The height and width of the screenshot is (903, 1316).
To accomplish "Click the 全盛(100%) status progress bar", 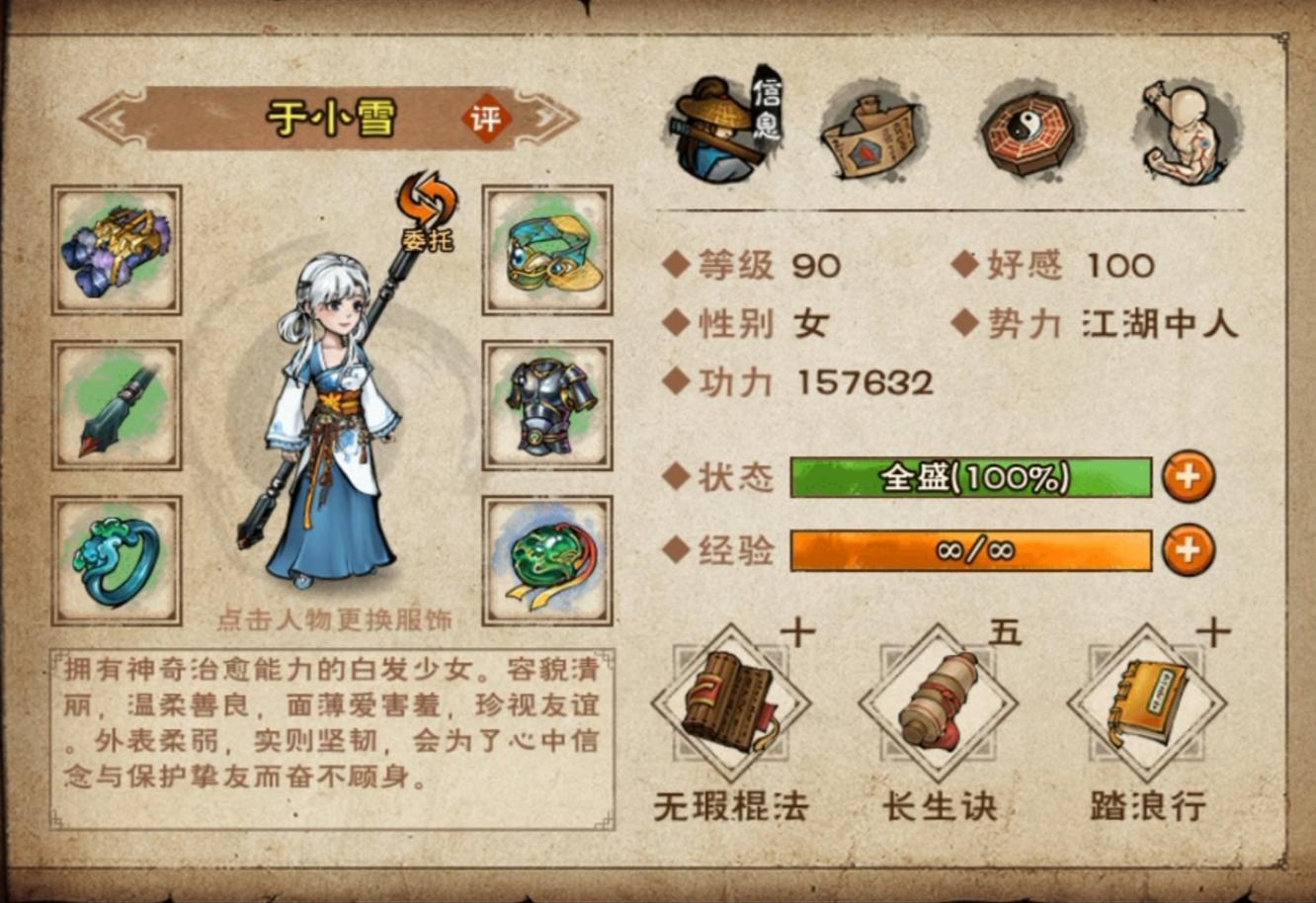I will tap(973, 479).
